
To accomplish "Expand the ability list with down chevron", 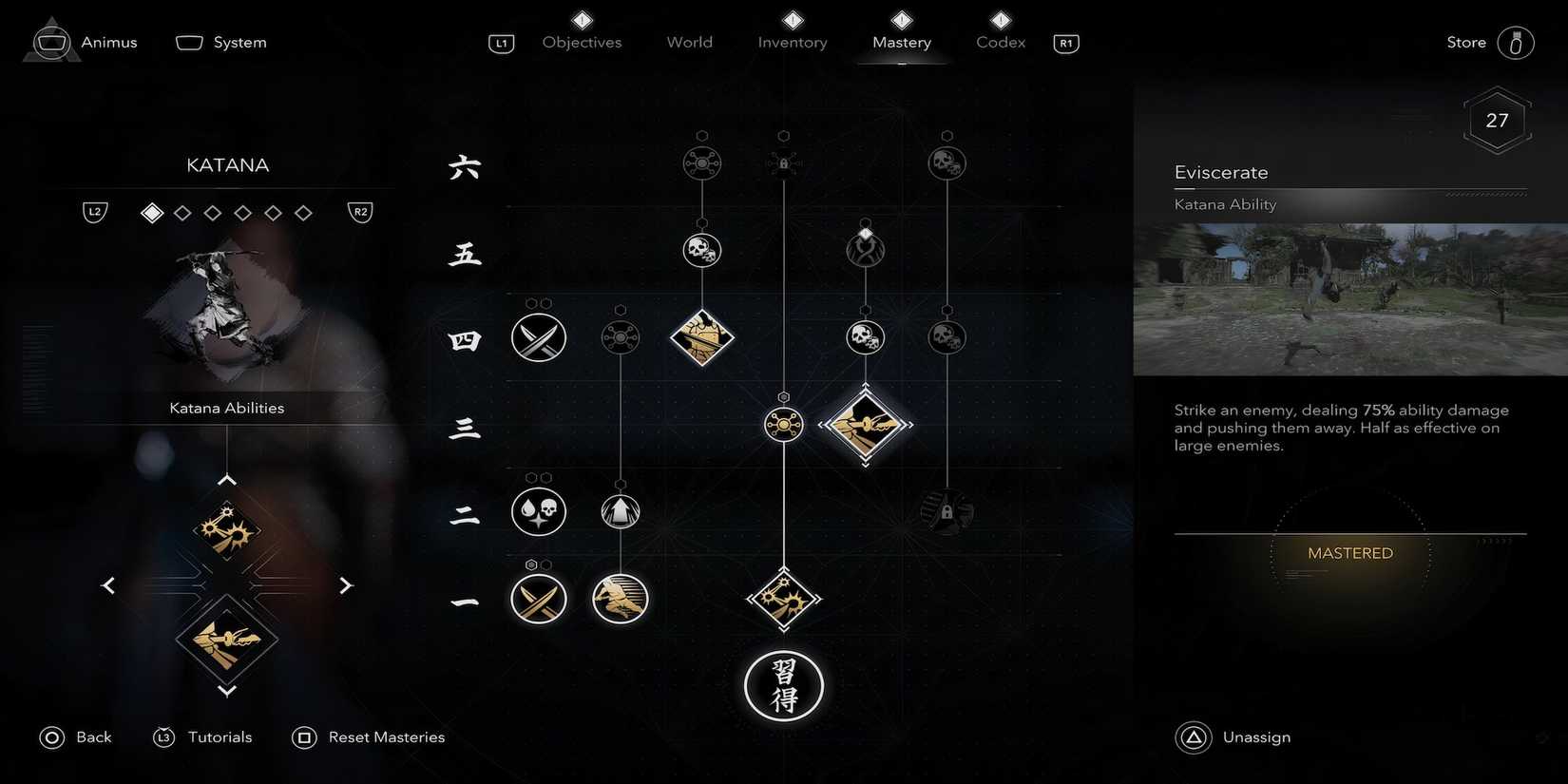I will coord(227,691).
